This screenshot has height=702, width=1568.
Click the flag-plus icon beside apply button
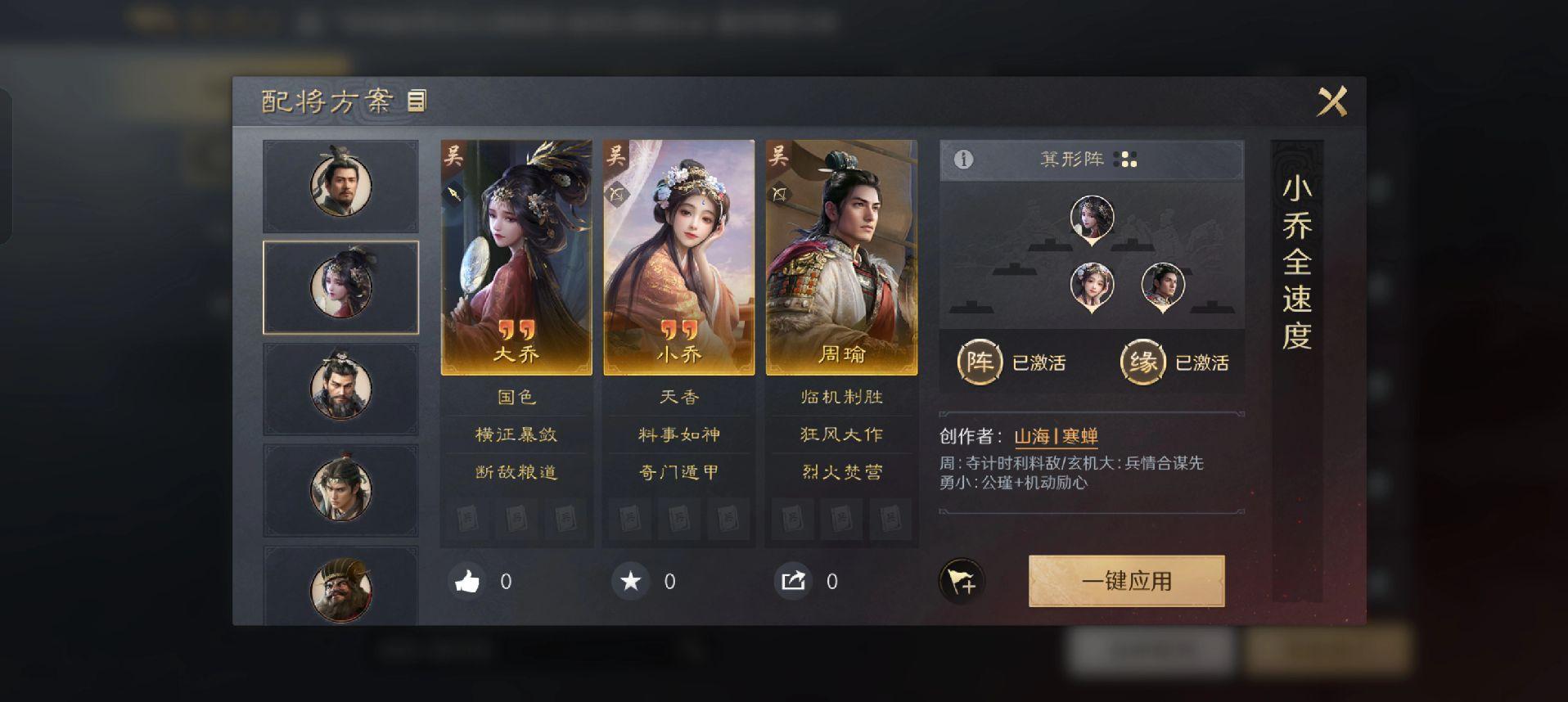[x=962, y=582]
